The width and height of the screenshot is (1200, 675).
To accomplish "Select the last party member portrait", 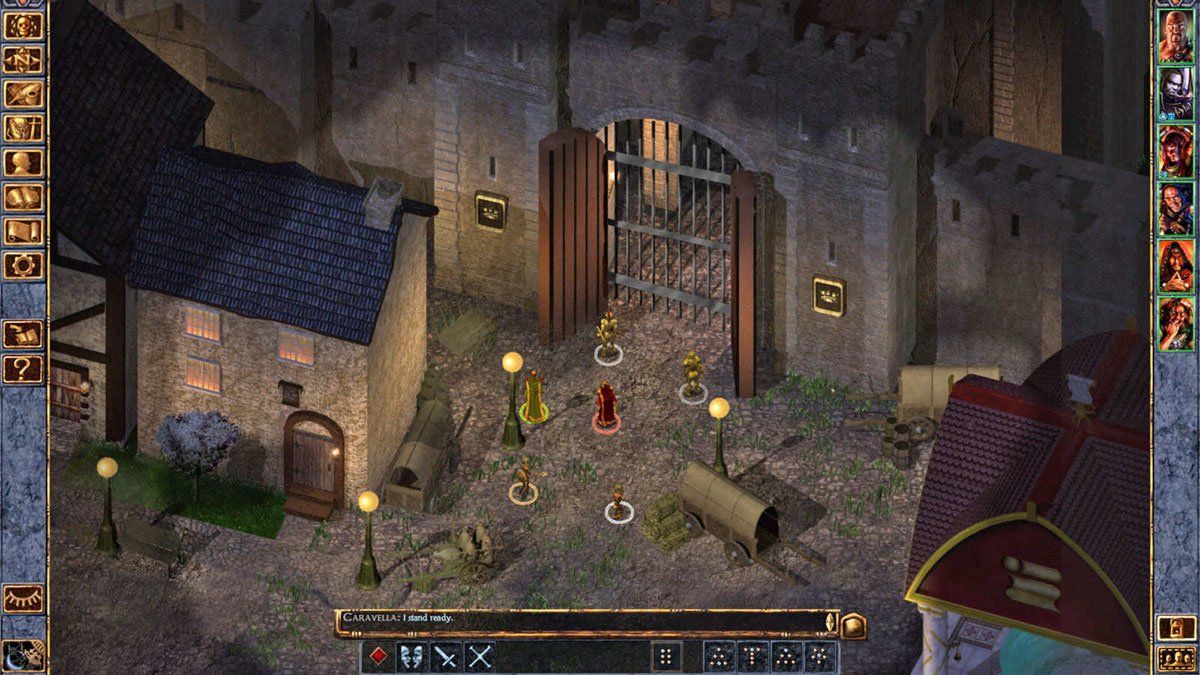I will 1175,323.
